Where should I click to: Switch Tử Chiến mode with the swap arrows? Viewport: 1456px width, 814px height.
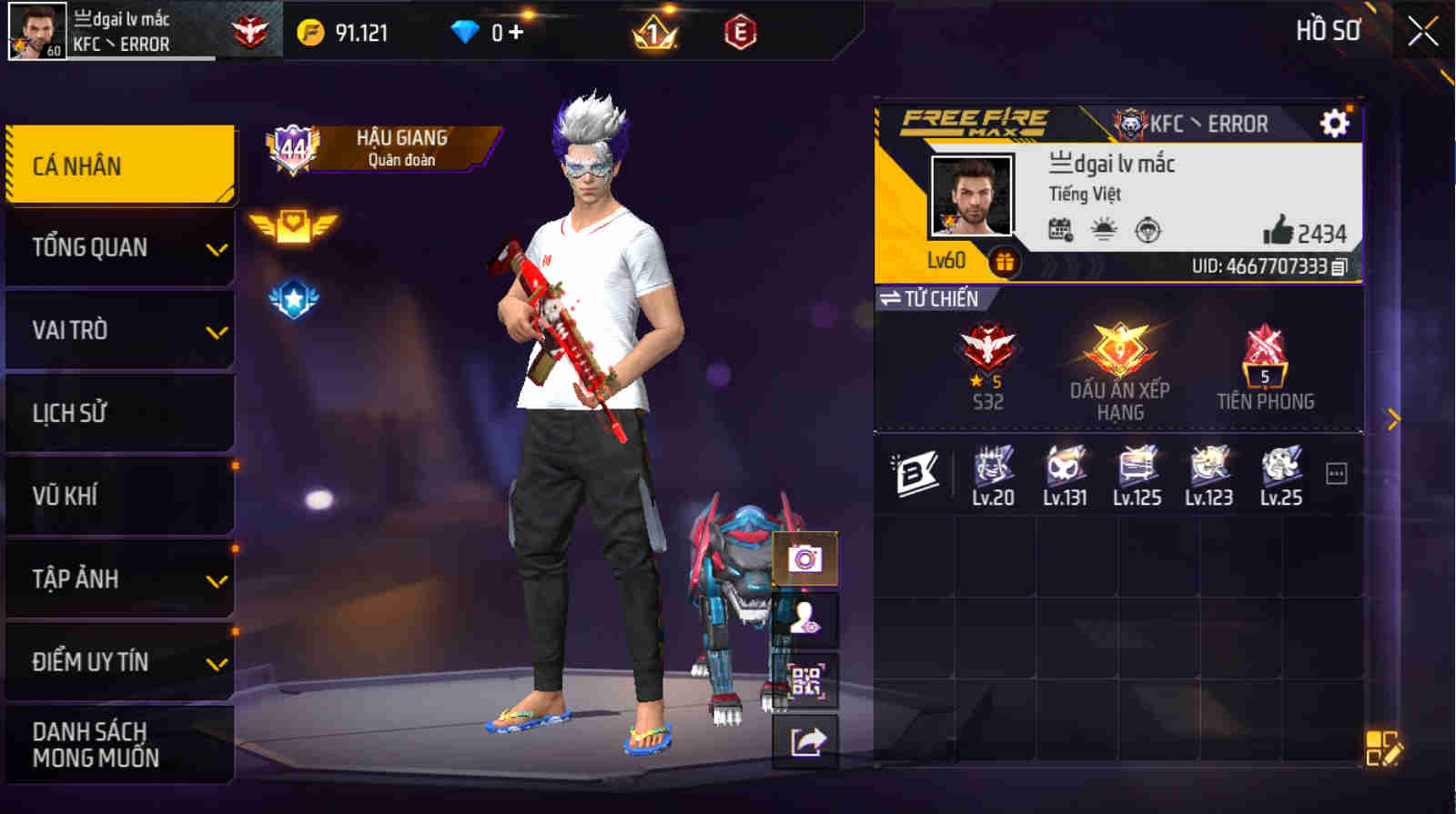coord(890,297)
